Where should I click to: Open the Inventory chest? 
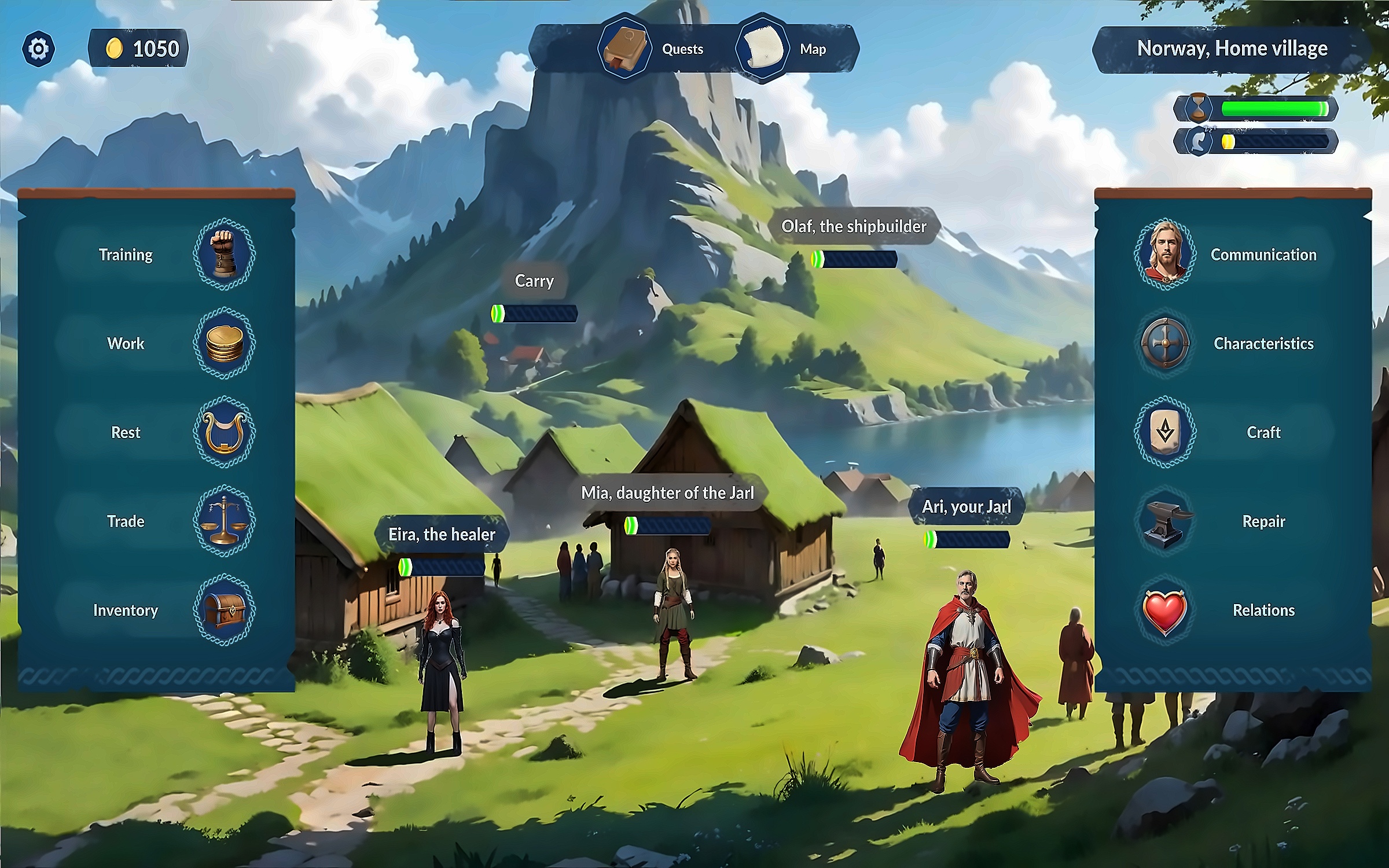pyautogui.click(x=224, y=610)
